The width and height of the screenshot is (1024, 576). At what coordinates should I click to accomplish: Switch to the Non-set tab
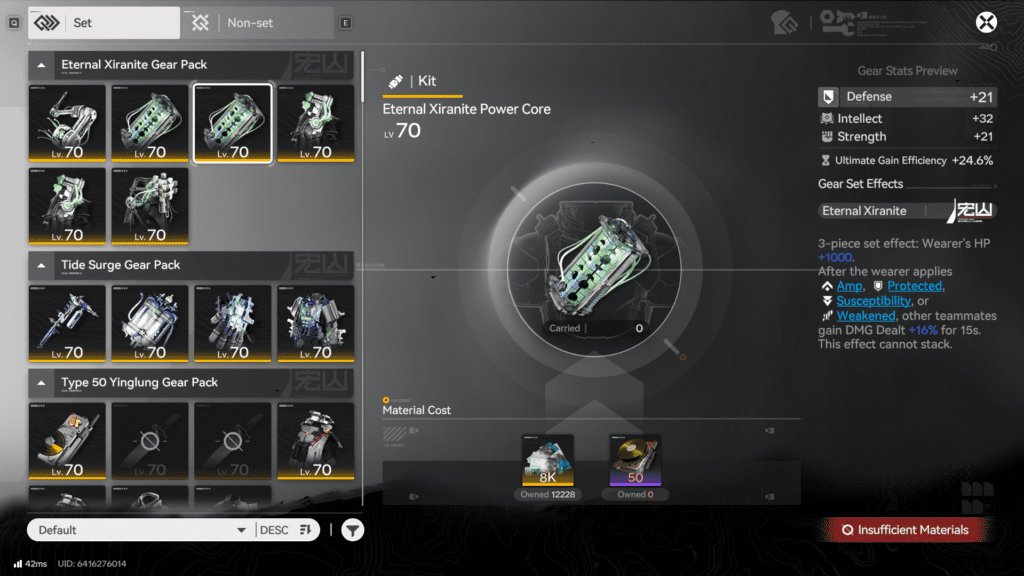(x=256, y=22)
